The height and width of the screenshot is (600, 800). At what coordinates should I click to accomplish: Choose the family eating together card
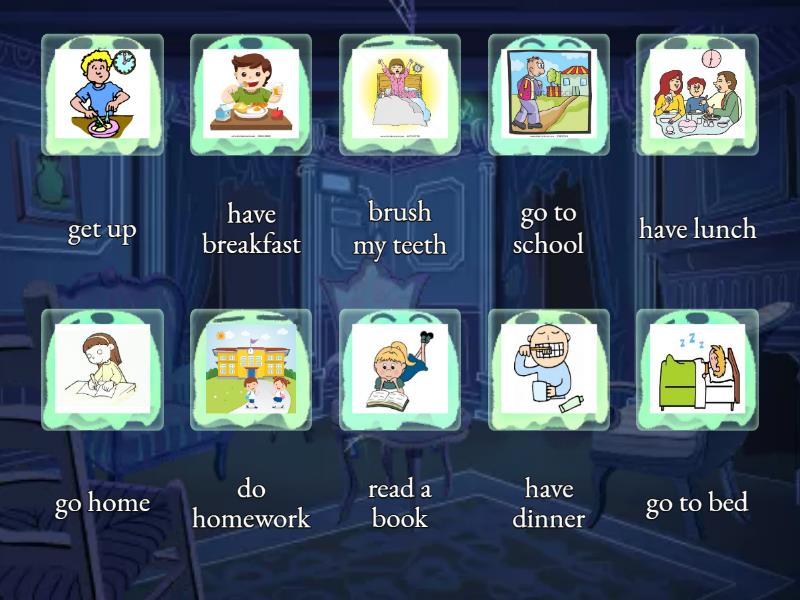(x=697, y=94)
